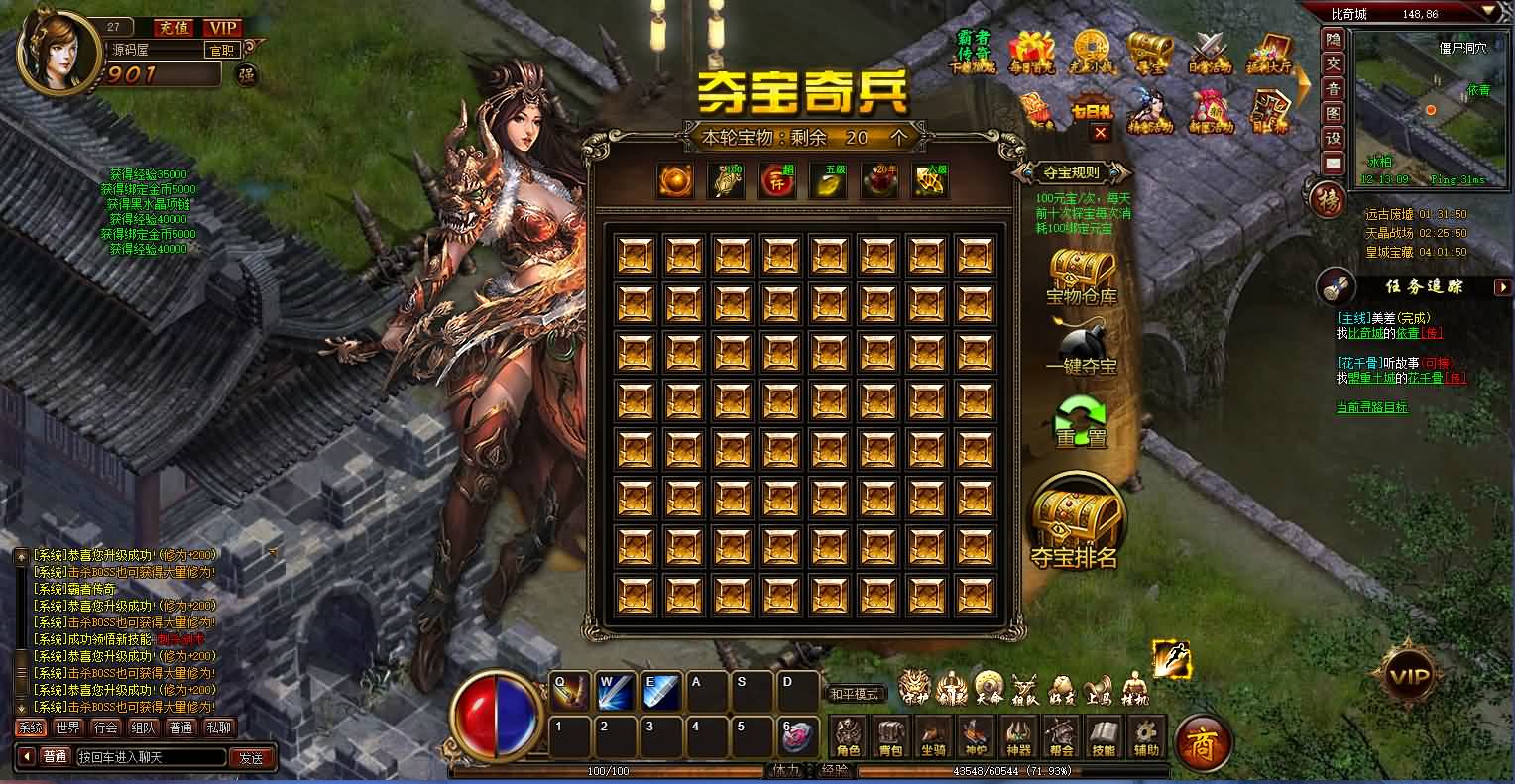Open the 每日首充 daily gift box

coord(1031,52)
